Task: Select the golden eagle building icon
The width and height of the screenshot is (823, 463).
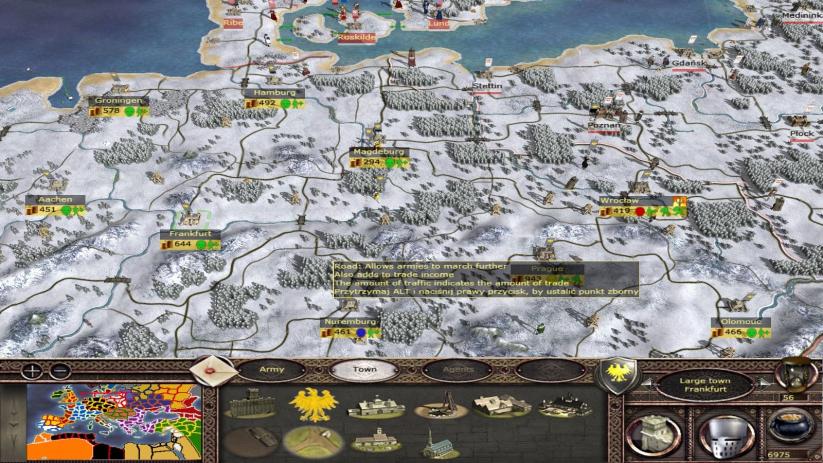Action: (x=311, y=405)
